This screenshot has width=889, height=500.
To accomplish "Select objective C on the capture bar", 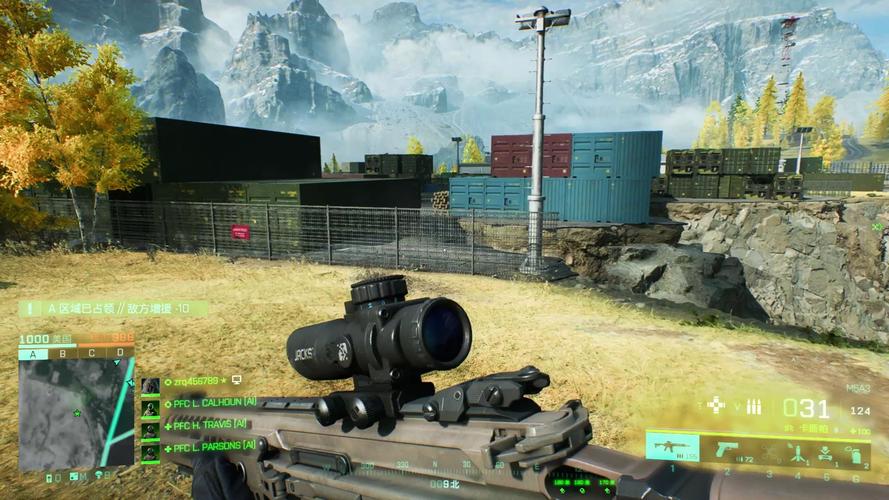I will pos(92,353).
